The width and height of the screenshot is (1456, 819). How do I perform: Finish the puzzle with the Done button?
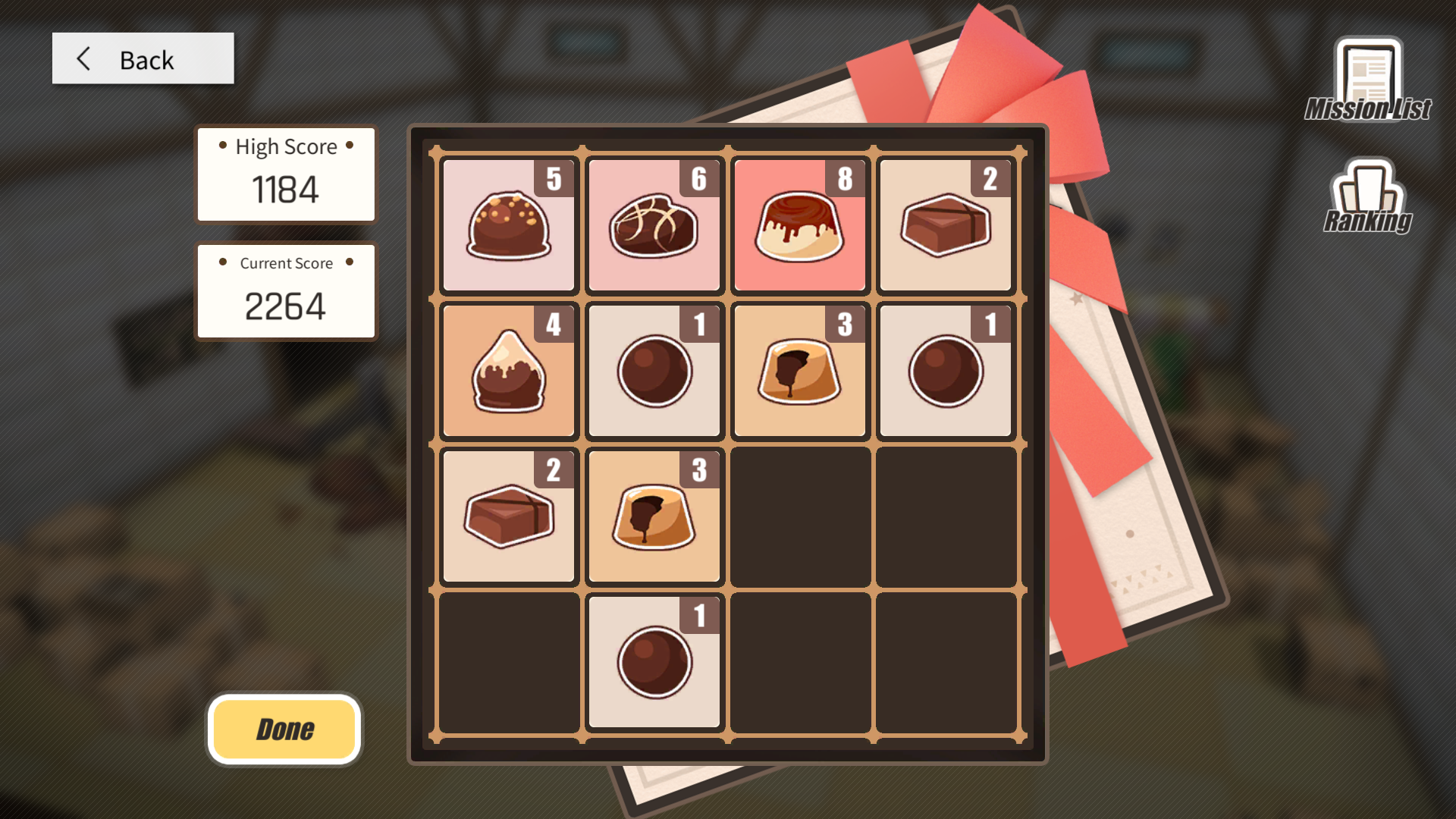tap(284, 730)
